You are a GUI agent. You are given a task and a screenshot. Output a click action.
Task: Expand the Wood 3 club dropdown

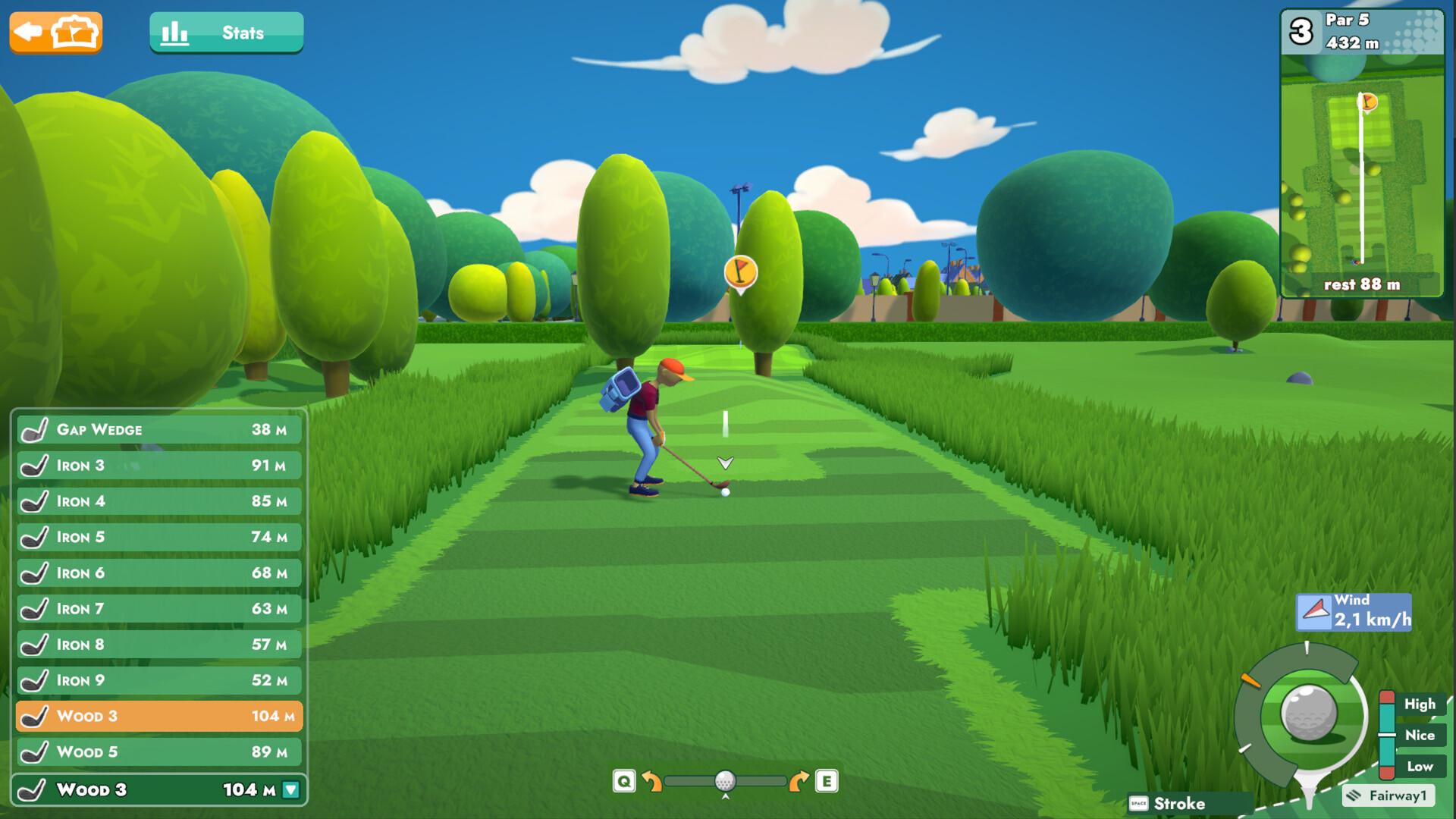(x=289, y=789)
